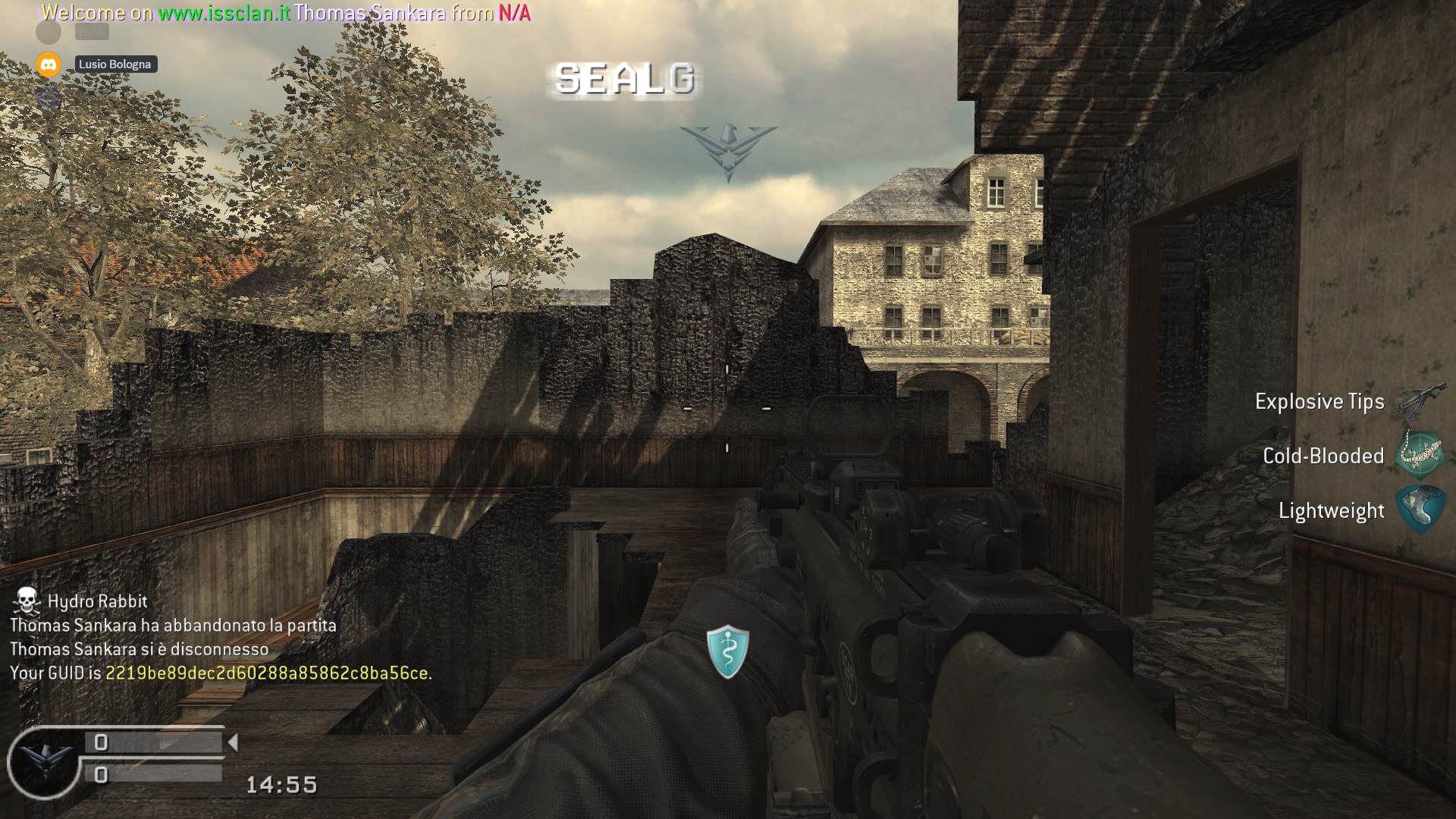Click the team emblem beside the score bars

(x=44, y=761)
